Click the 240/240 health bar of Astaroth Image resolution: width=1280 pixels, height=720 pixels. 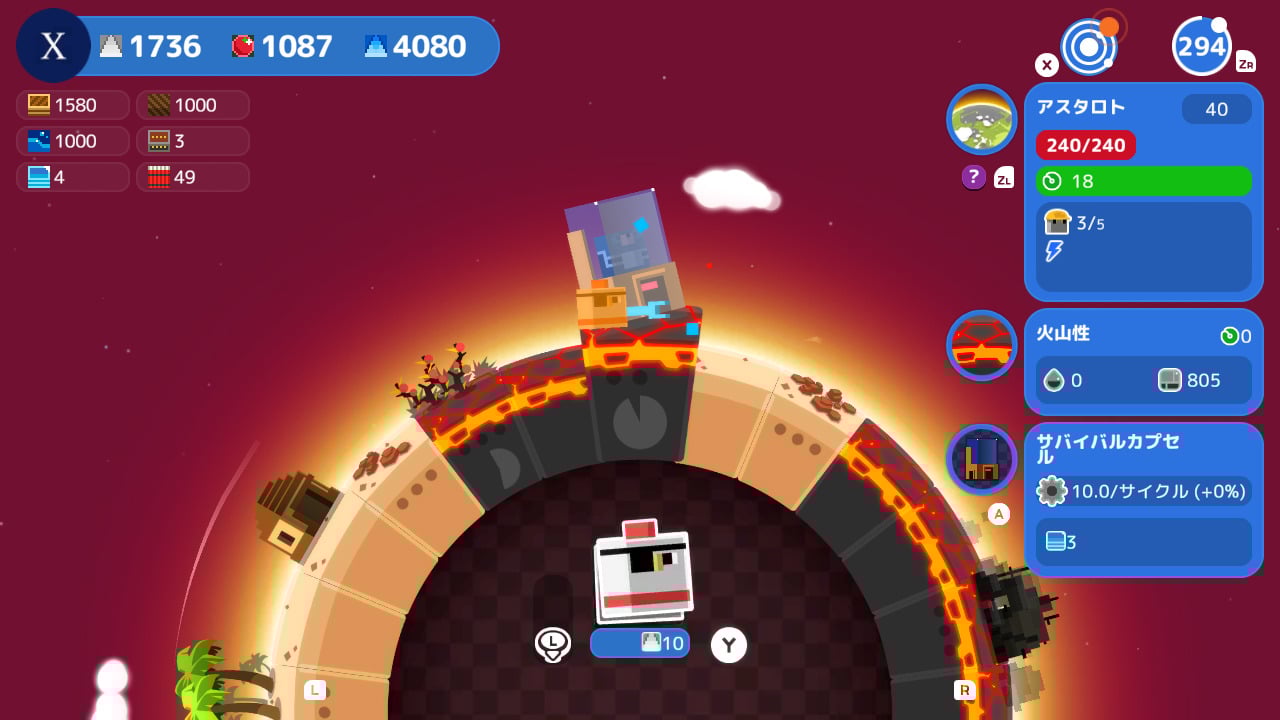pyautogui.click(x=1086, y=145)
